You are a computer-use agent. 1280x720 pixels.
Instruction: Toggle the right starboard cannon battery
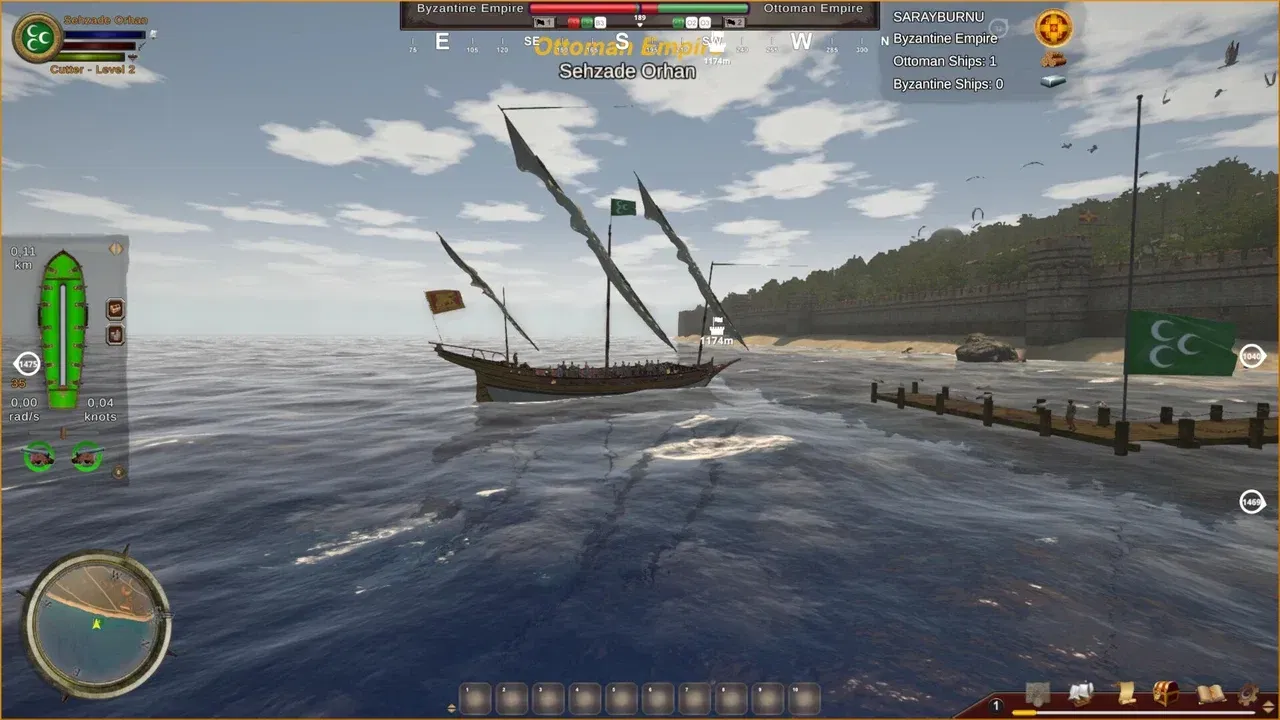[x=85, y=458]
